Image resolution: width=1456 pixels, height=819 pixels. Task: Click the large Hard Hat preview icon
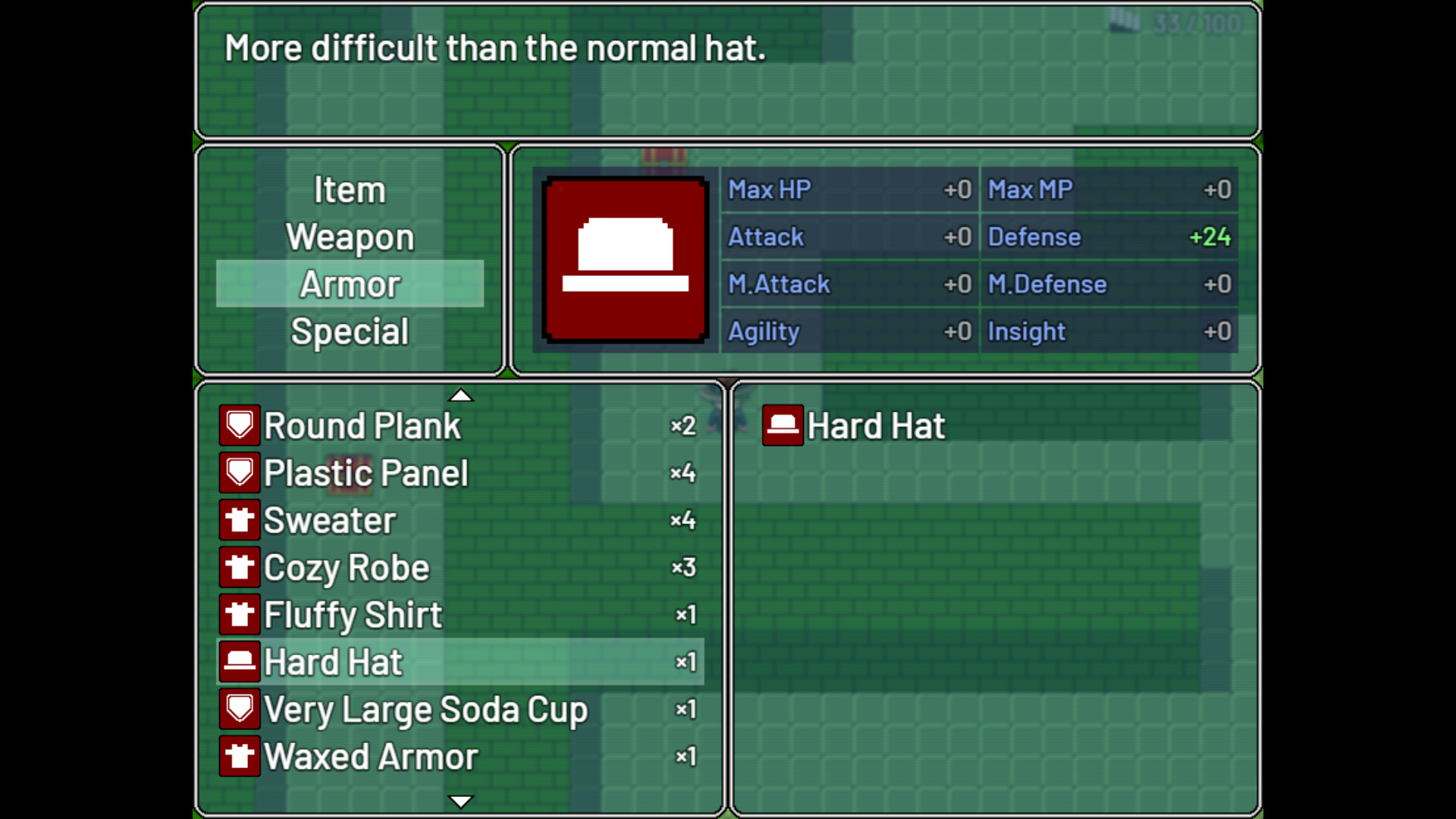[x=624, y=260]
